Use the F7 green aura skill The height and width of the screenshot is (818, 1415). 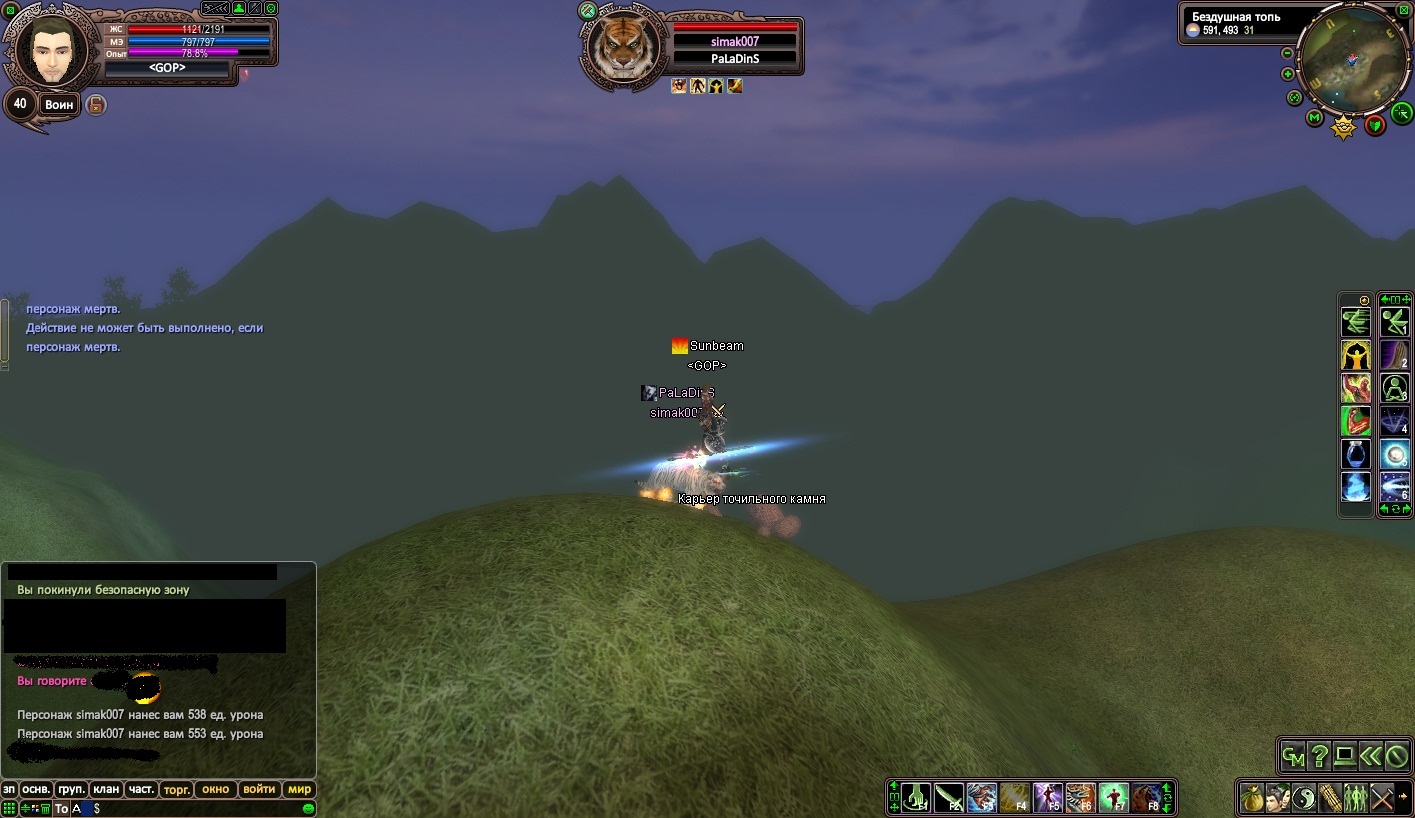point(1113,798)
